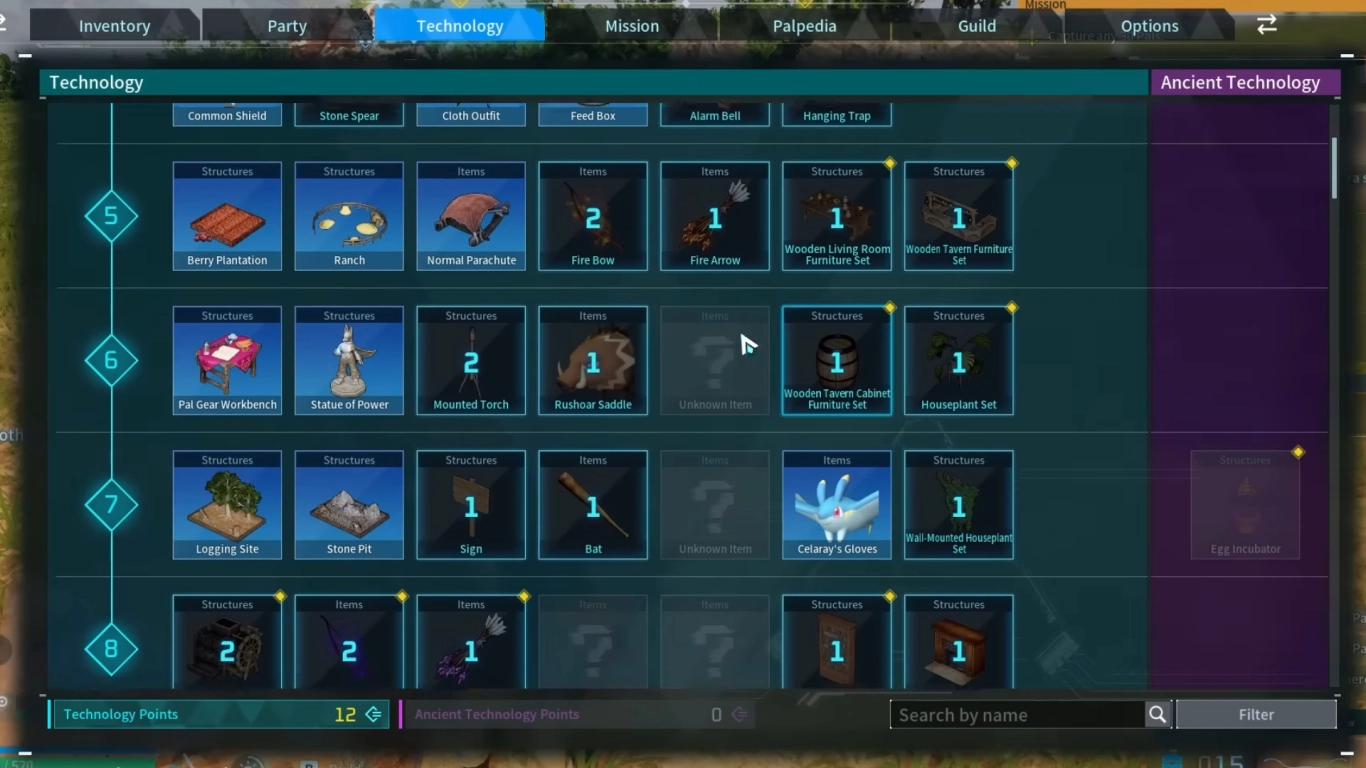Select the Pal Gear Workbench tile

(227, 360)
